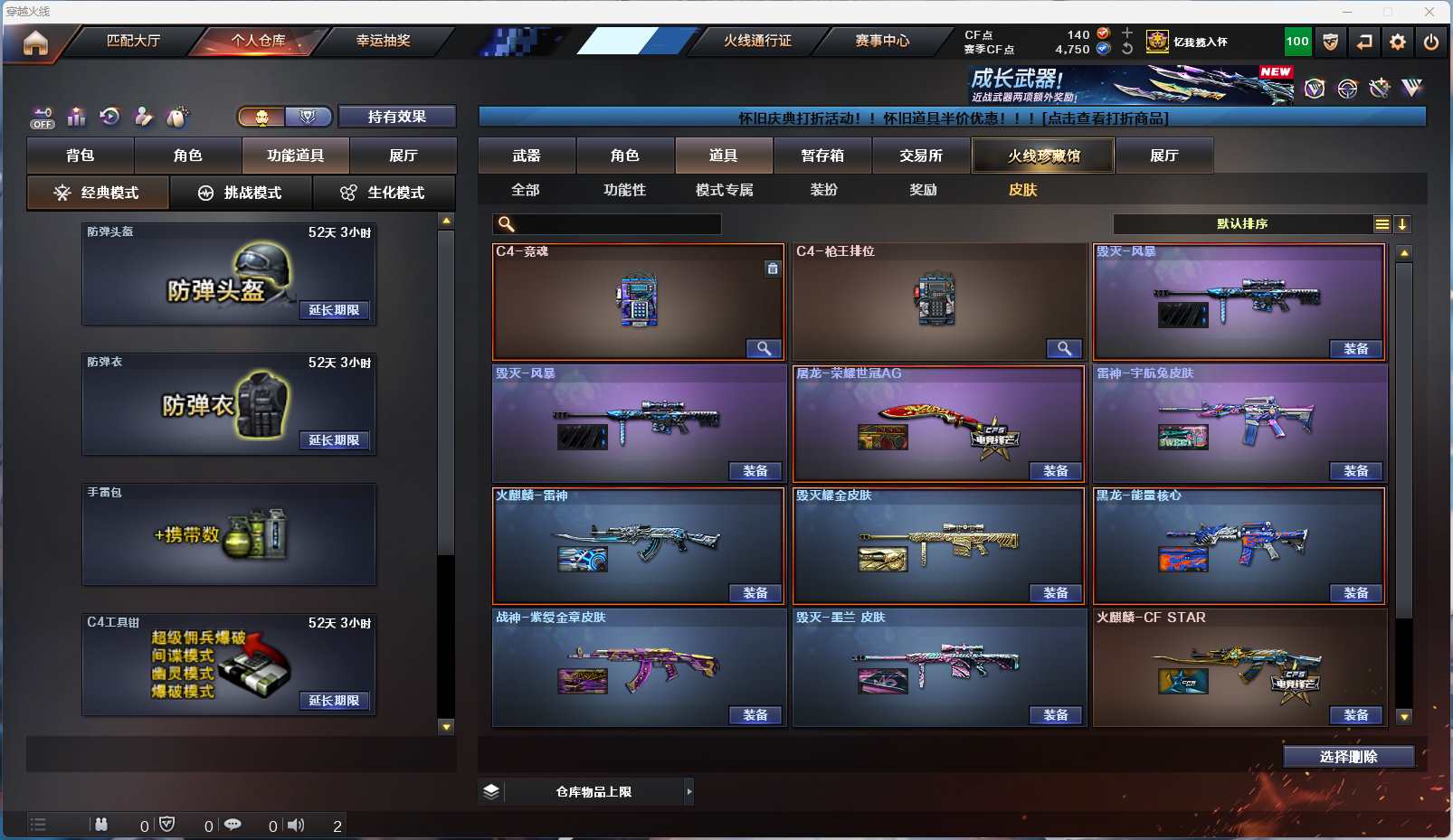The width and height of the screenshot is (1453, 840).
Task: Switch to the 交易所 tab
Action: click(920, 156)
